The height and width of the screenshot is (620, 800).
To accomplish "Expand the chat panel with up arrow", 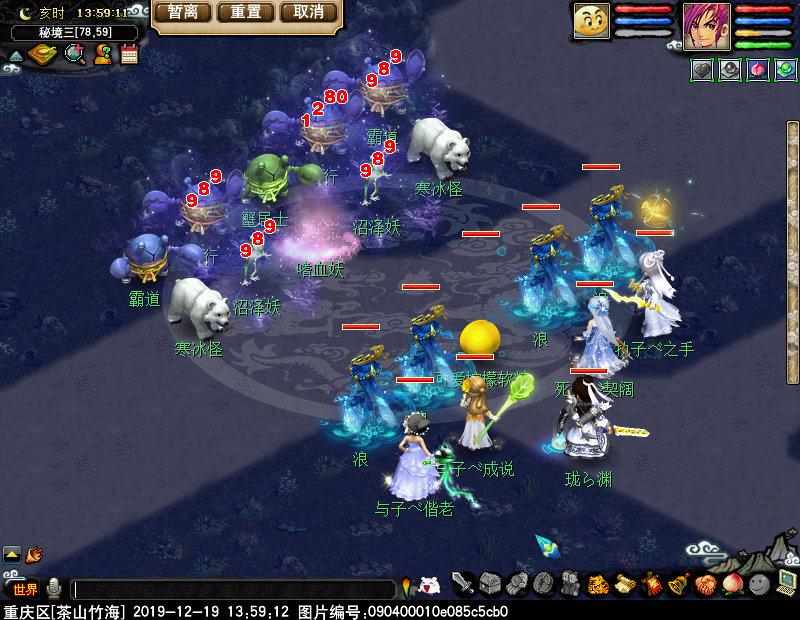I will (12, 553).
